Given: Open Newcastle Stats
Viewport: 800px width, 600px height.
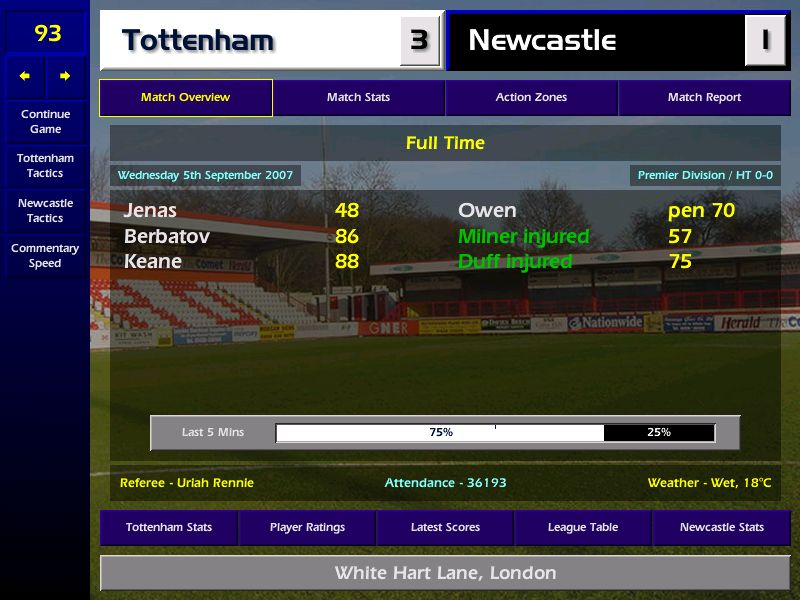Looking at the screenshot, I should point(721,528).
